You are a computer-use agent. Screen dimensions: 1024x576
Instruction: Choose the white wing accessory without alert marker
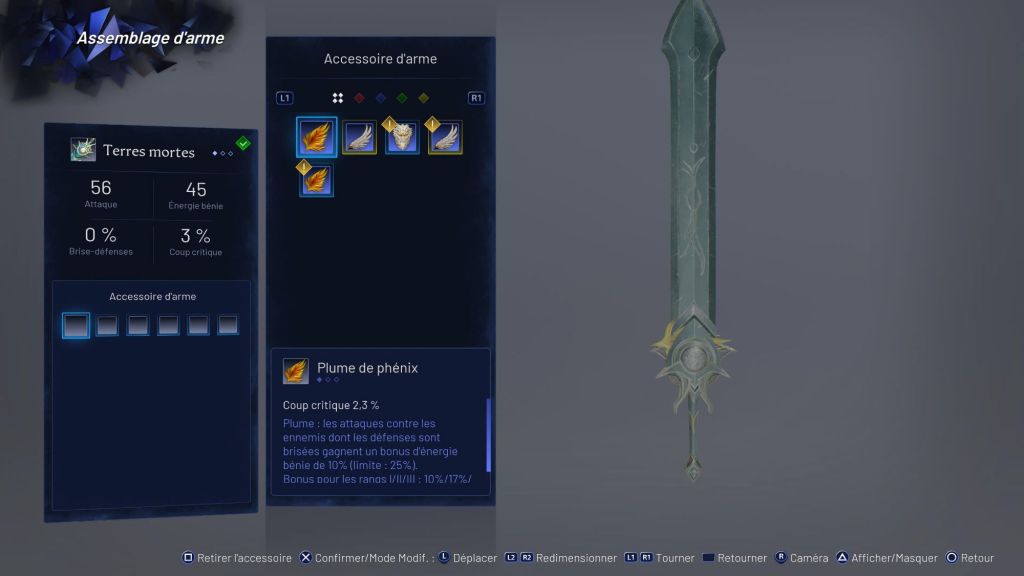point(360,137)
